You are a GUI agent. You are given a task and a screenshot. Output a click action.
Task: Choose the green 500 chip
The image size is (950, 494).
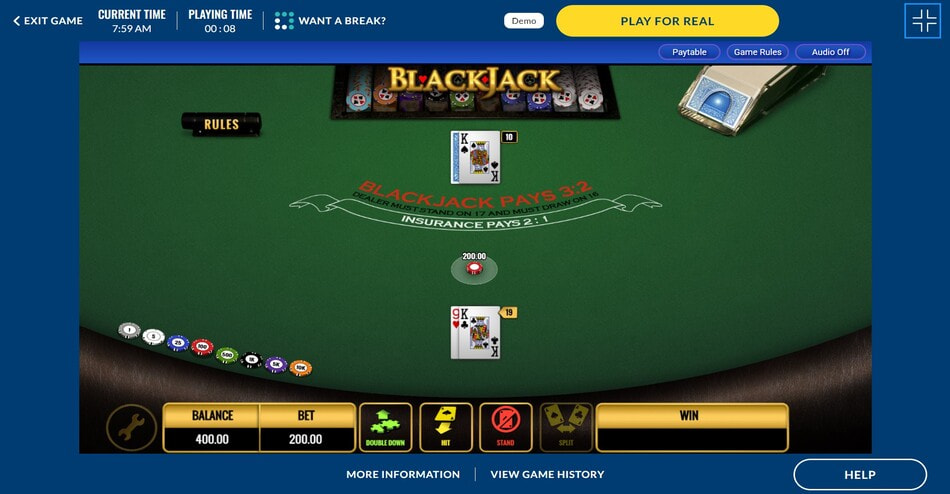pos(227,355)
